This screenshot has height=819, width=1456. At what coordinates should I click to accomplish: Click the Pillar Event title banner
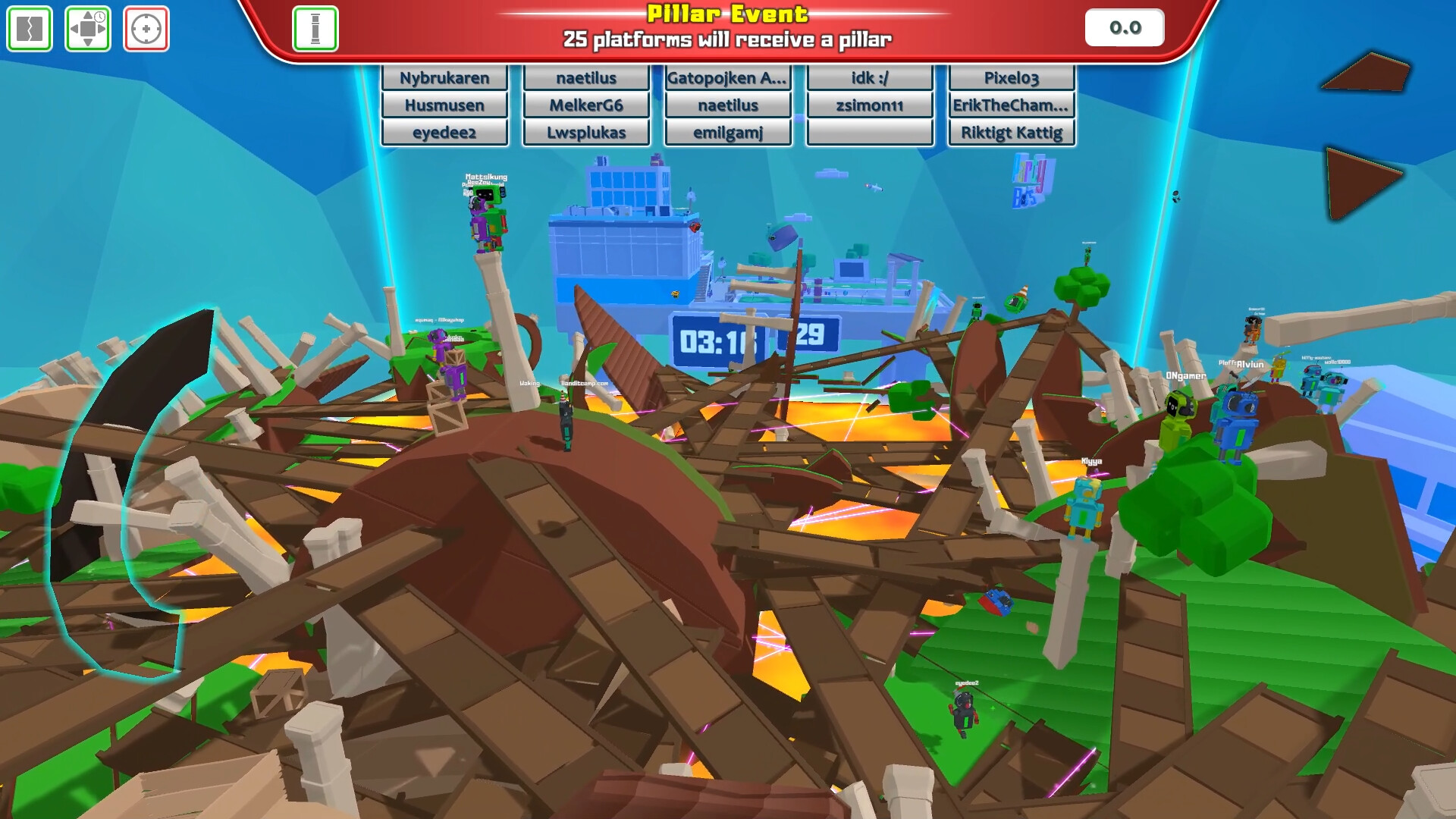click(x=726, y=13)
